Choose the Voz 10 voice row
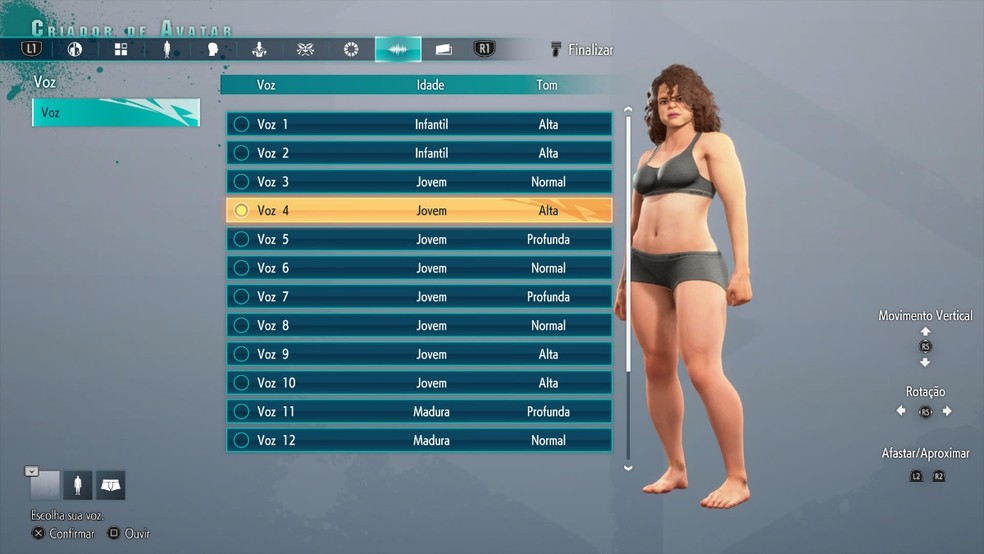Screen dimensions: 984x554 point(418,383)
